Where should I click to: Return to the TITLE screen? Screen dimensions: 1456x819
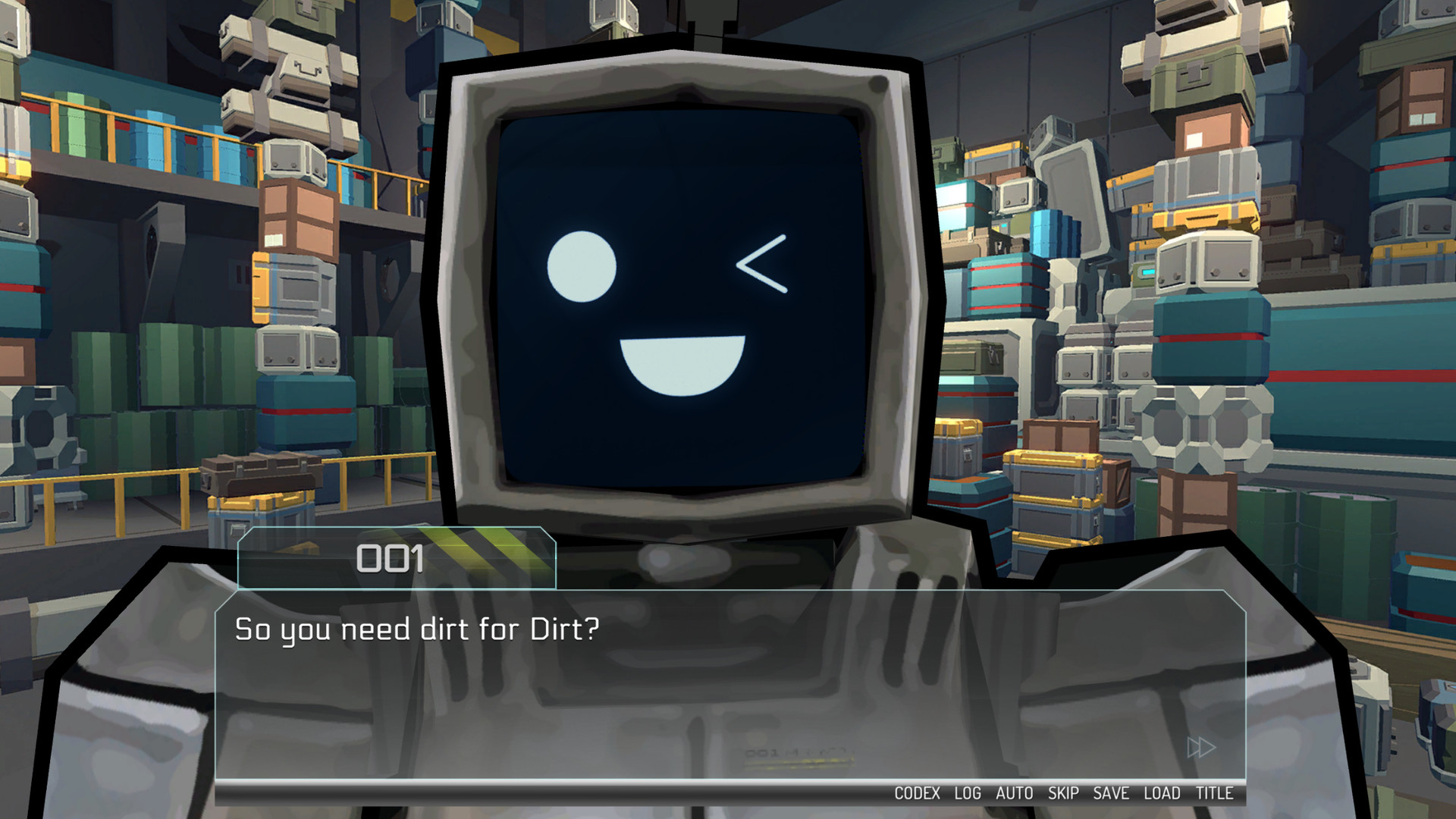click(1213, 793)
